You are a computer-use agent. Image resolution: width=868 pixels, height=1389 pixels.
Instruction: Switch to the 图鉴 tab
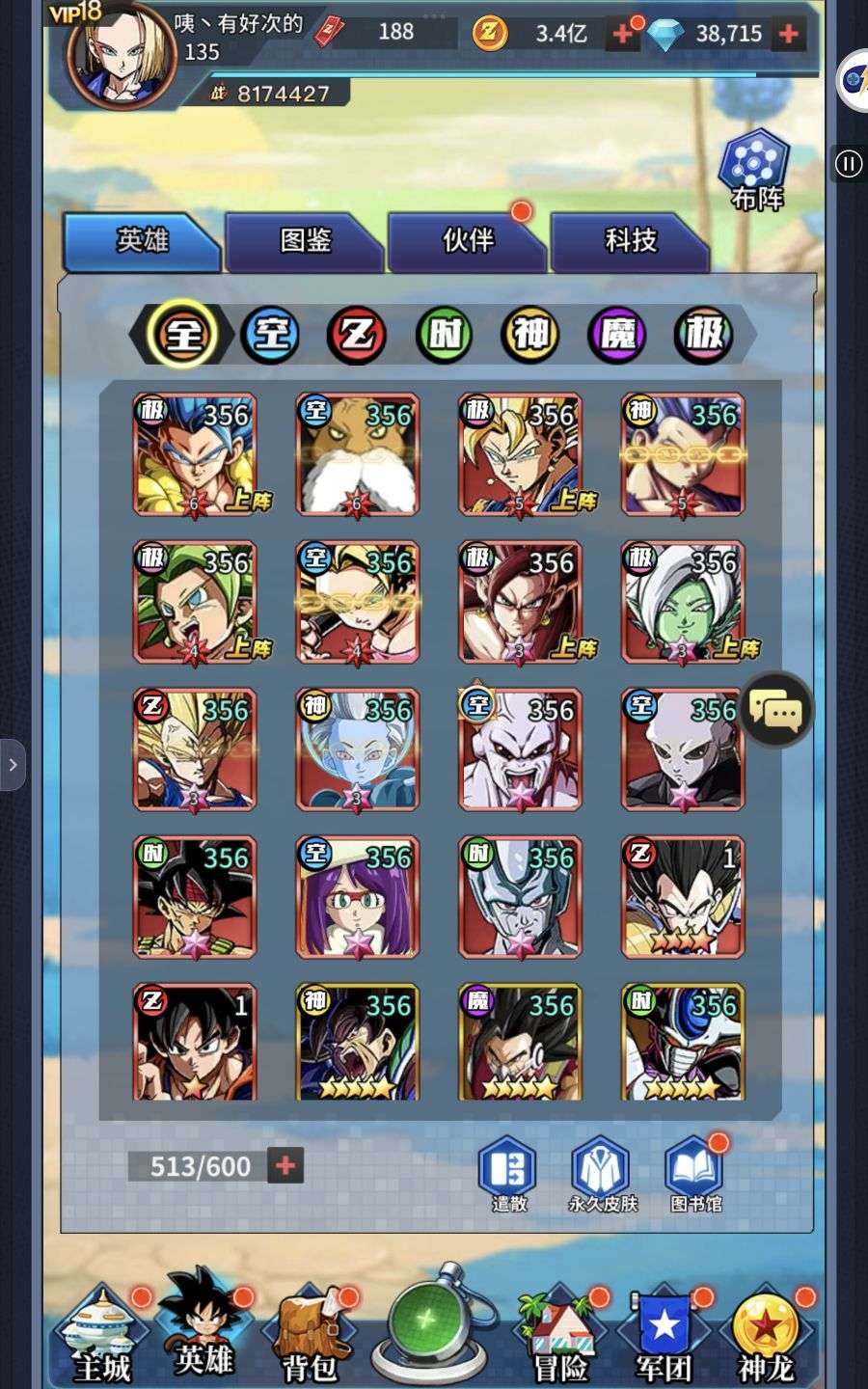[304, 240]
